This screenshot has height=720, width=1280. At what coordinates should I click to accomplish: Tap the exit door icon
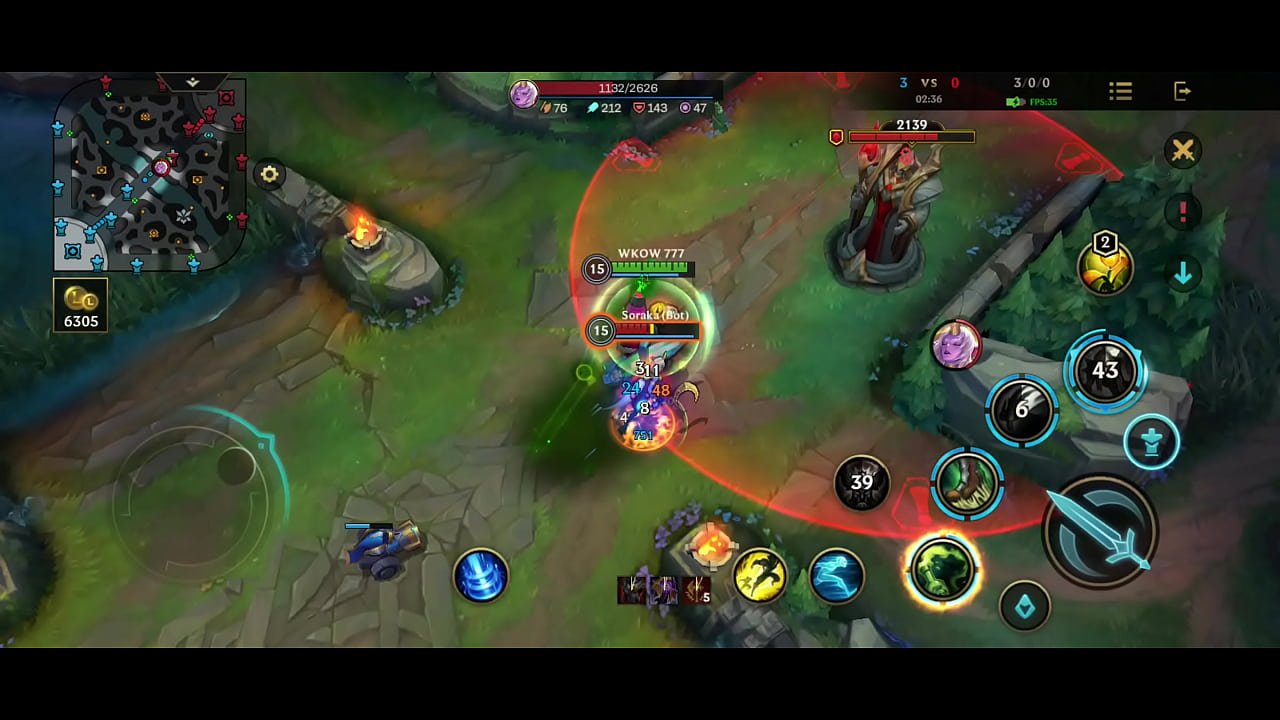click(1182, 92)
